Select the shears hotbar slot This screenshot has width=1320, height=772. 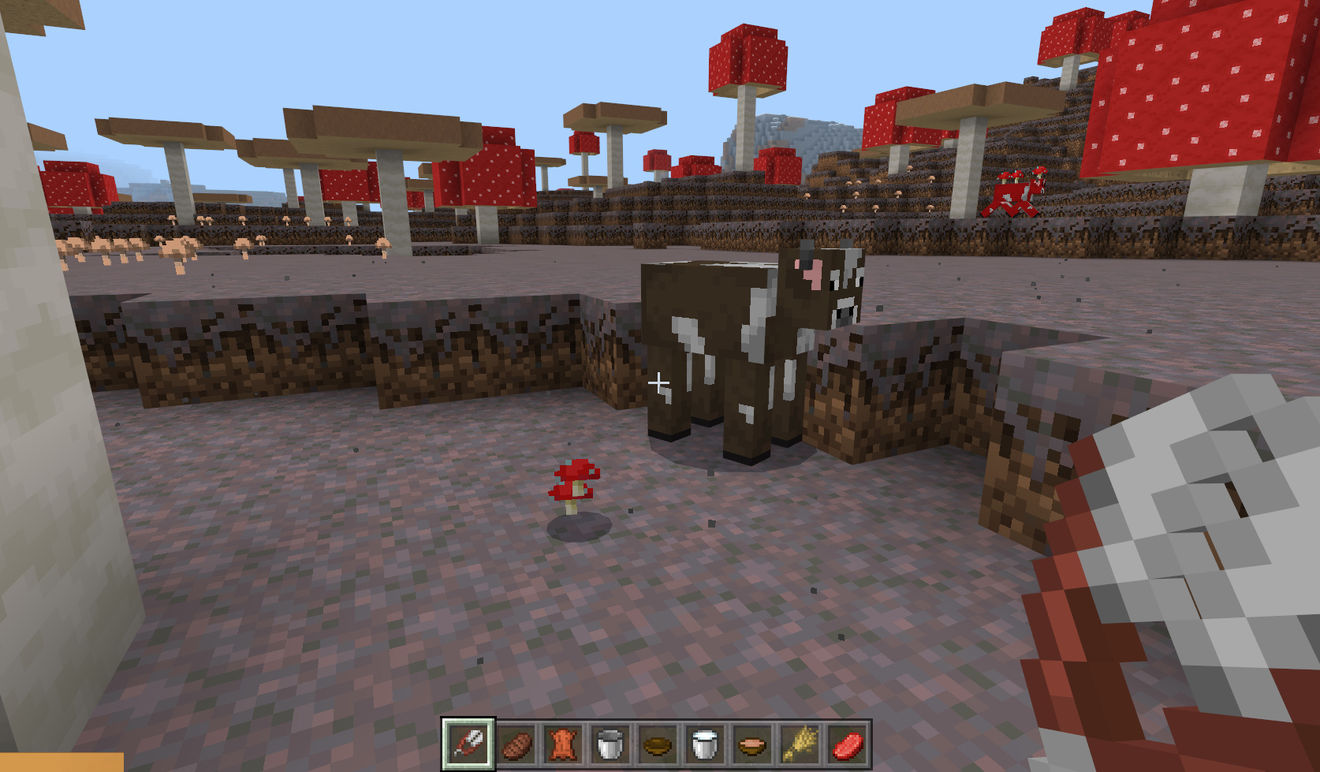point(468,744)
